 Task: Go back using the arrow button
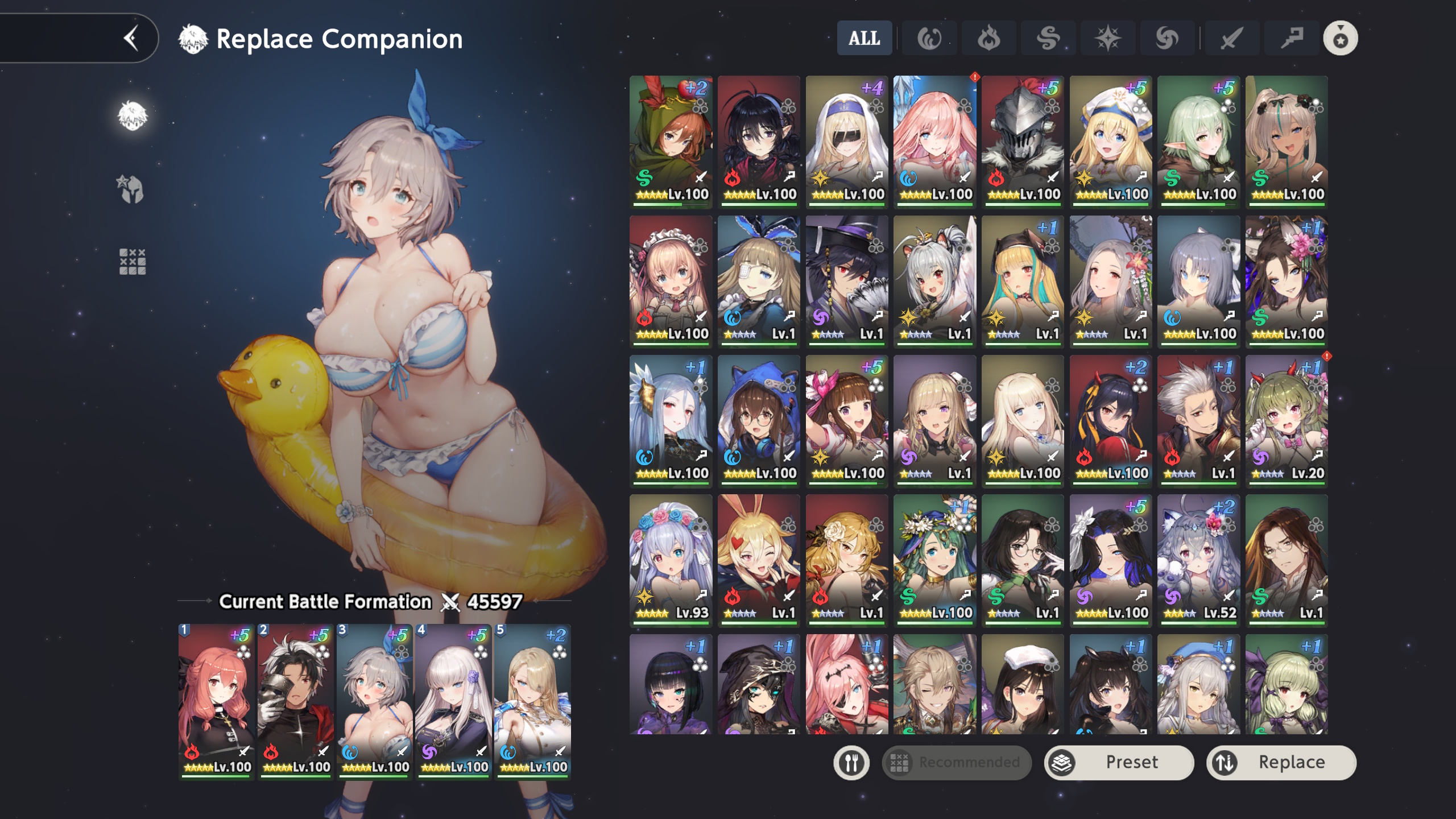point(131,39)
